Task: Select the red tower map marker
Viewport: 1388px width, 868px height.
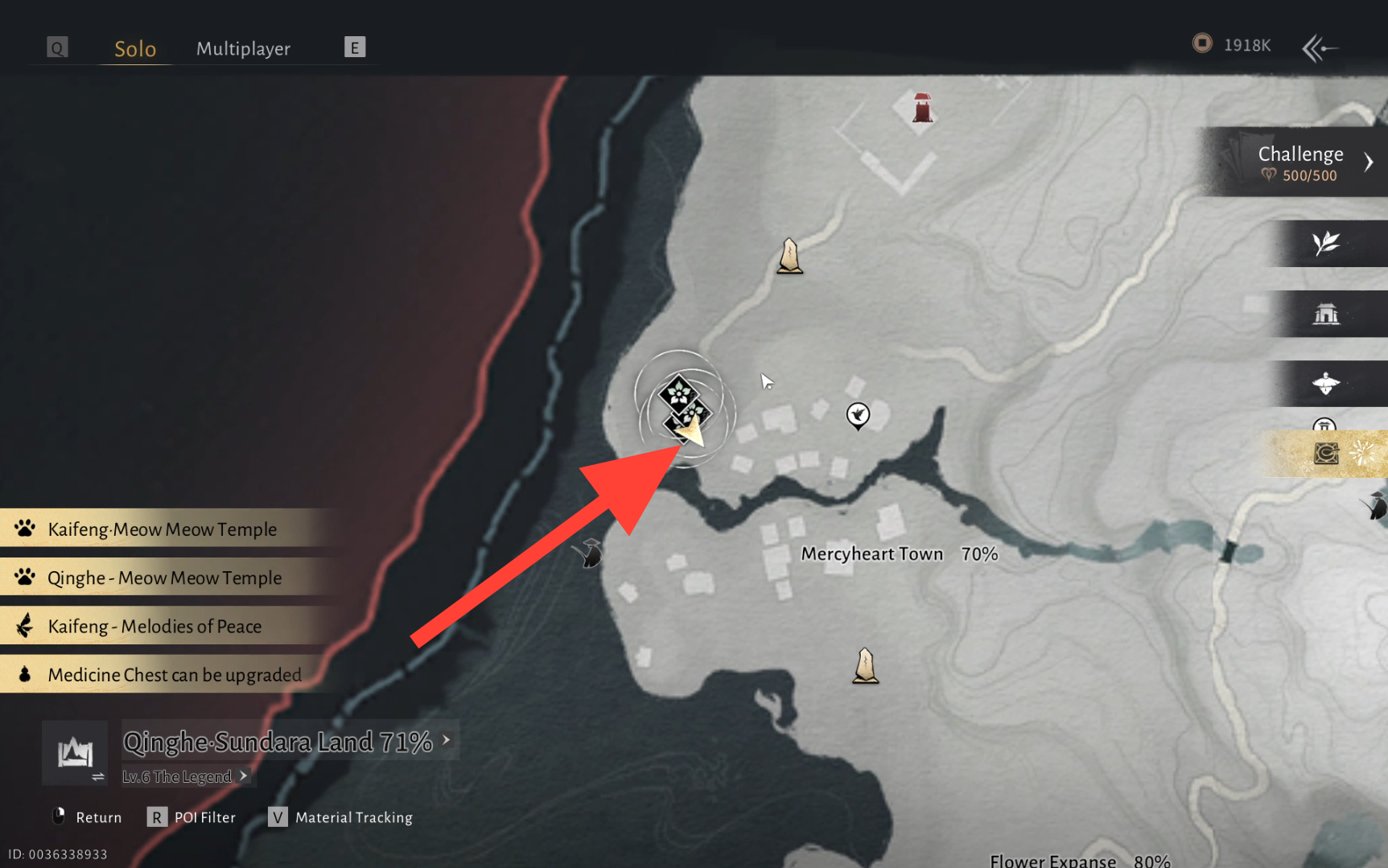Action: (922, 107)
